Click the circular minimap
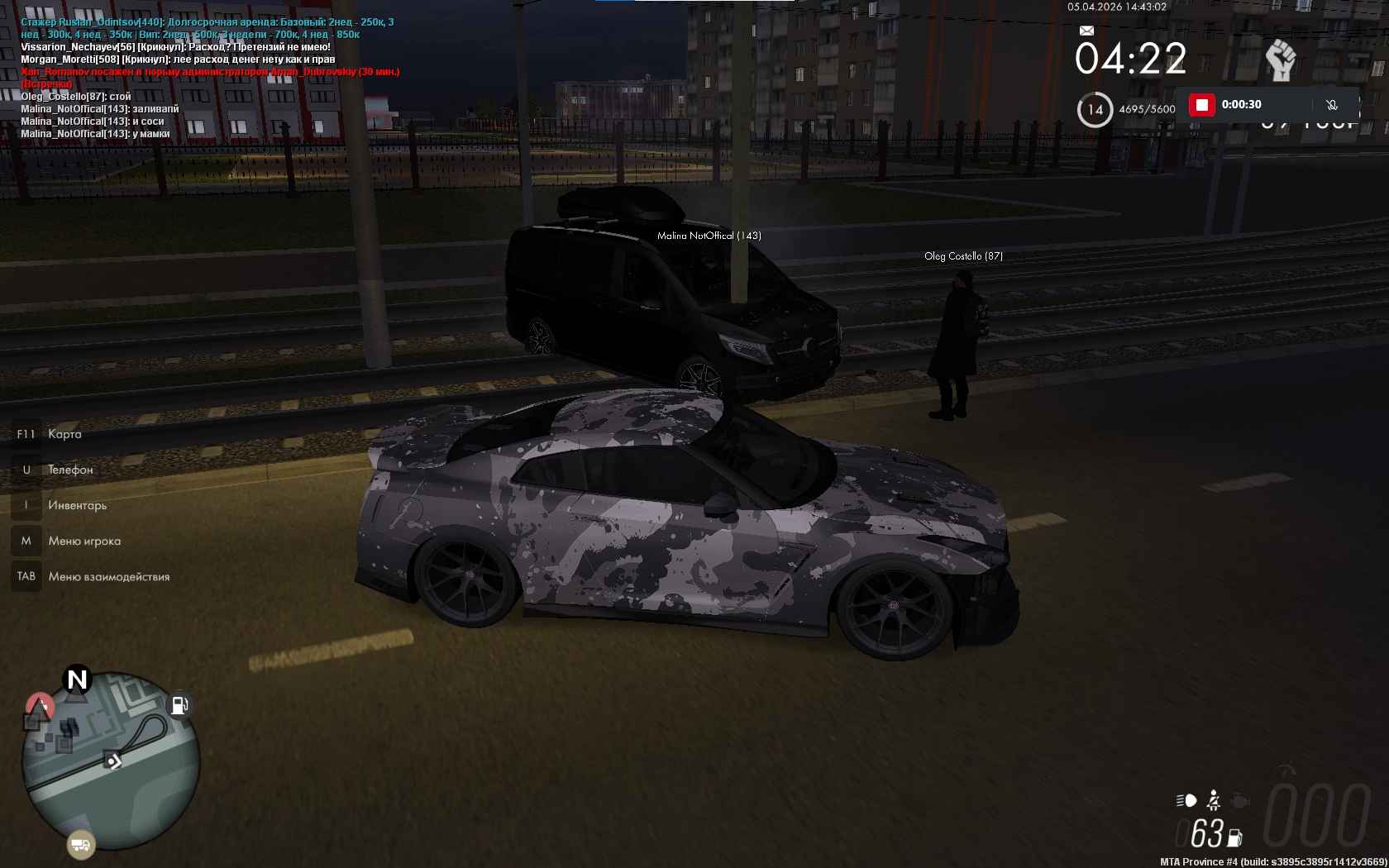 110,761
